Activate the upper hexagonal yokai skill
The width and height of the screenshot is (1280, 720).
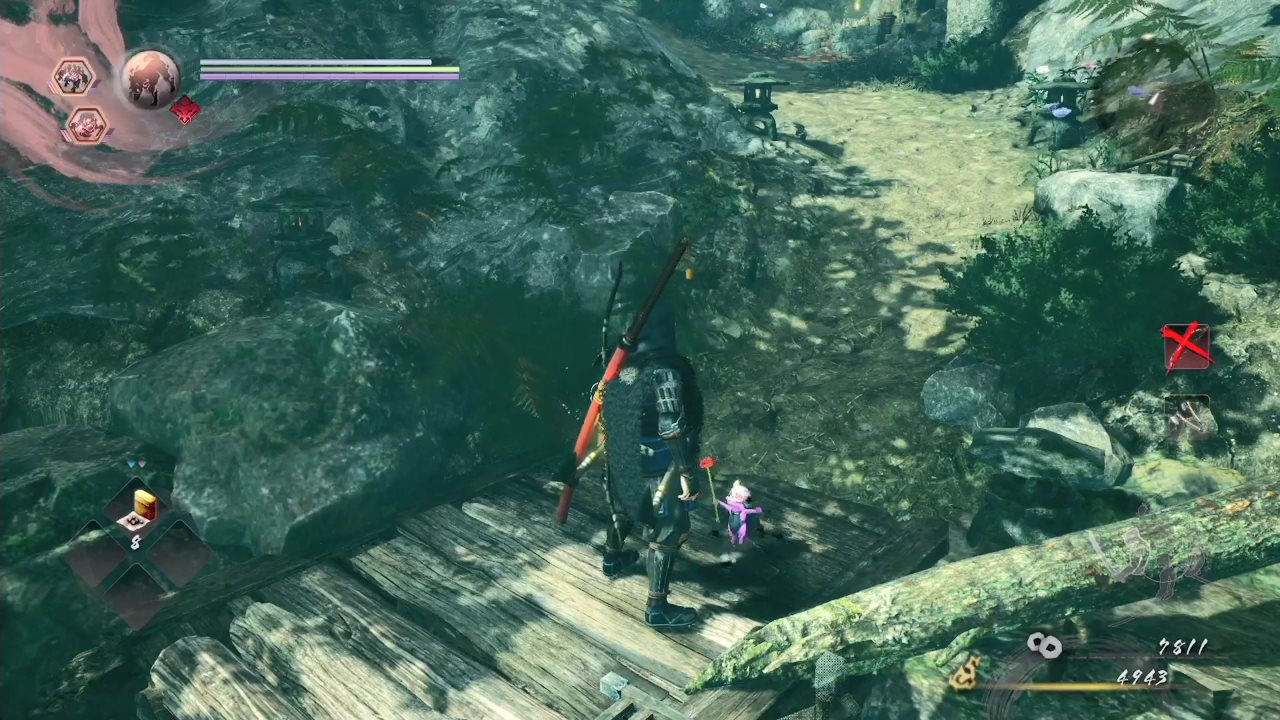73,77
